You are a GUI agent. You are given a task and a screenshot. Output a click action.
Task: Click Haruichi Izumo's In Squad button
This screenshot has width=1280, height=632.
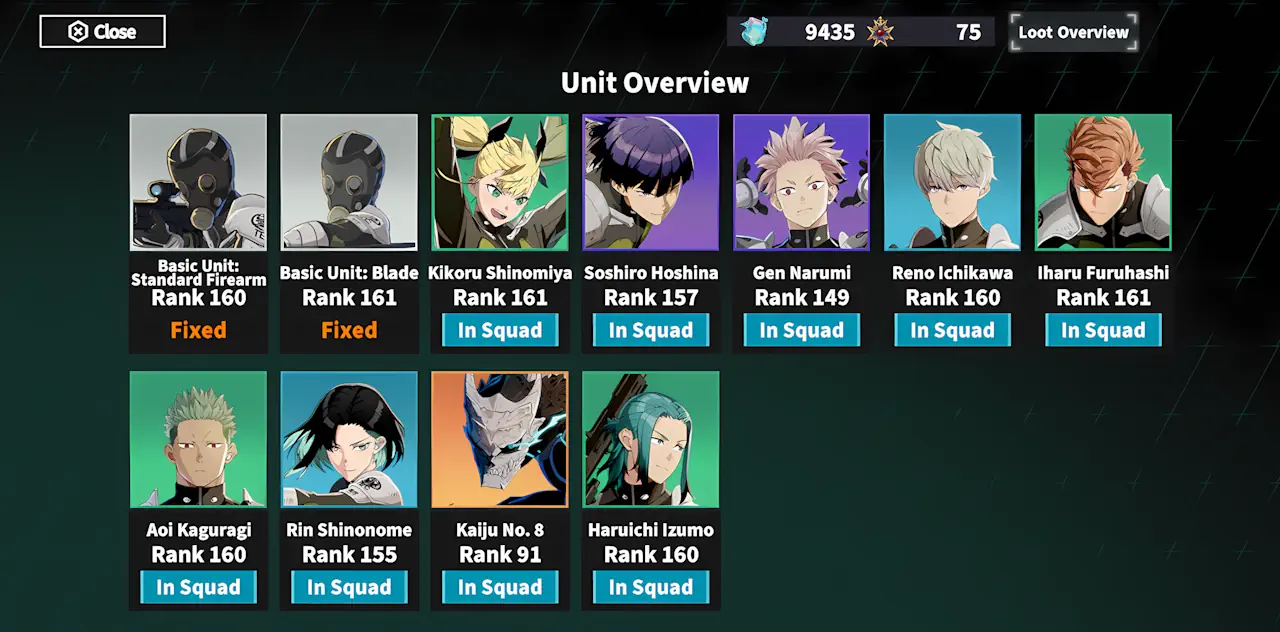[651, 587]
